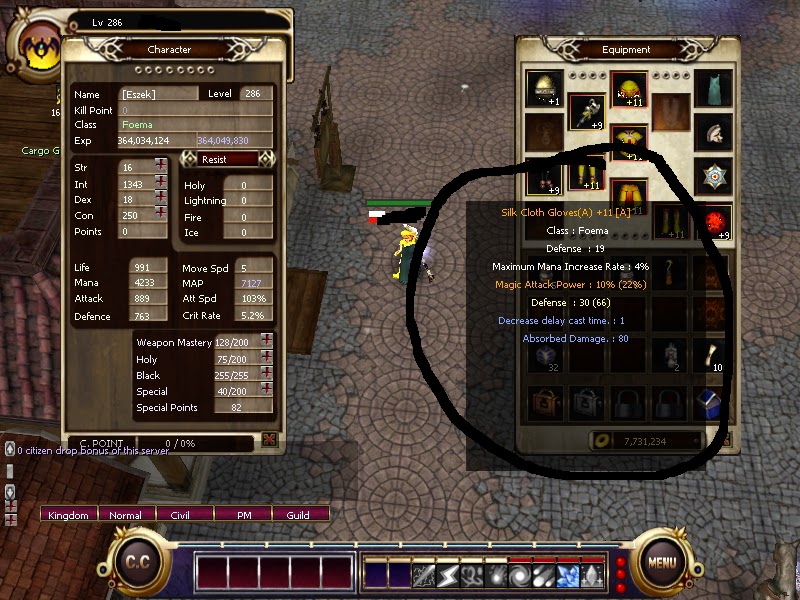Close the Character window with the red X
This screenshot has height=600, width=800.
pyautogui.click(x=269, y=439)
